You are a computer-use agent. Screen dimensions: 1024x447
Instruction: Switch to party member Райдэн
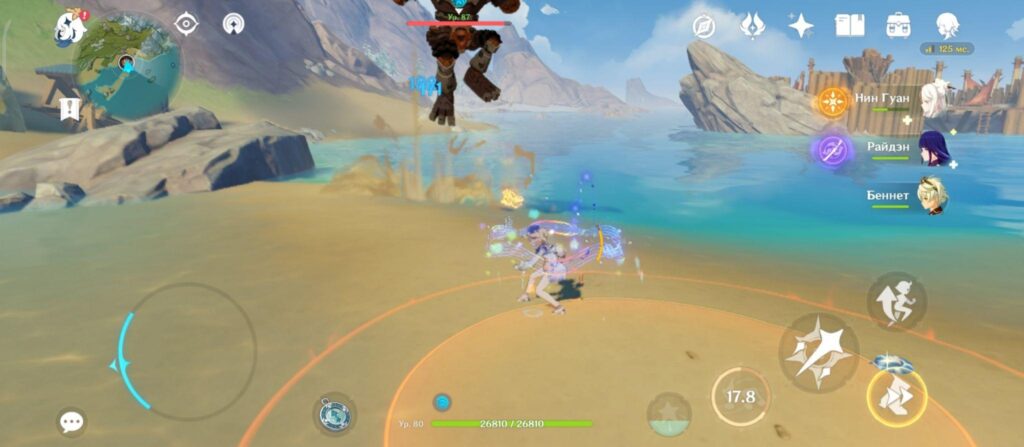tap(931, 150)
